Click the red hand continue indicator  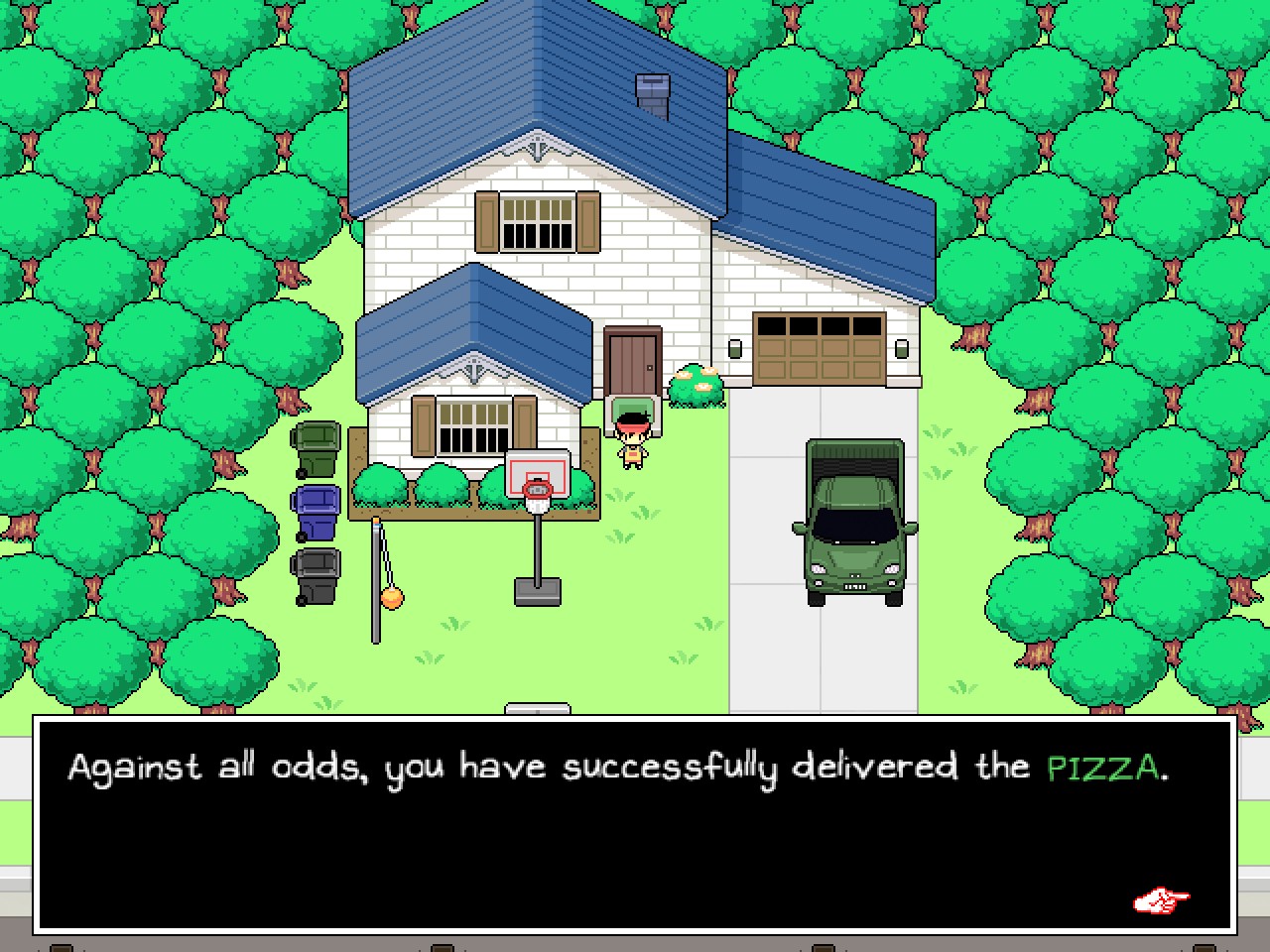tap(1163, 900)
